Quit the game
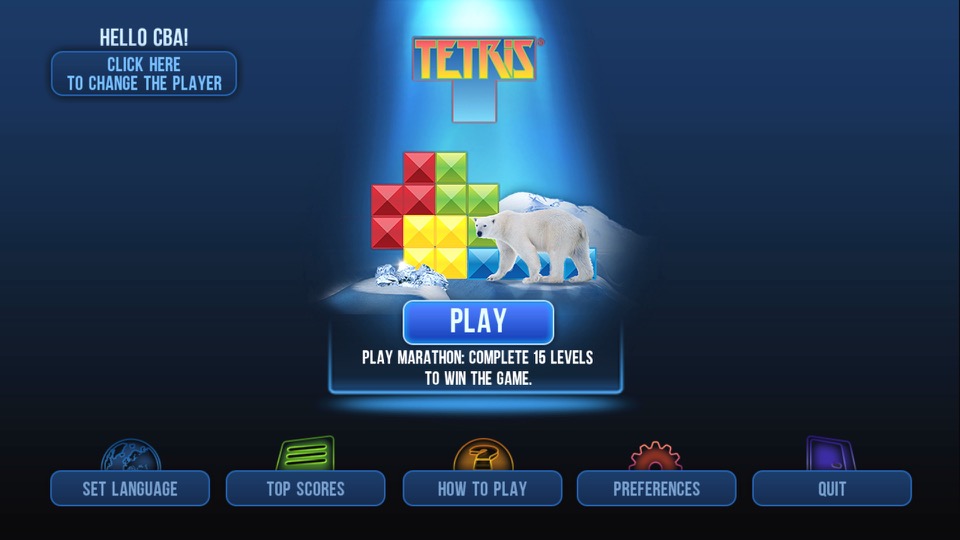This screenshot has width=960, height=540. (832, 488)
